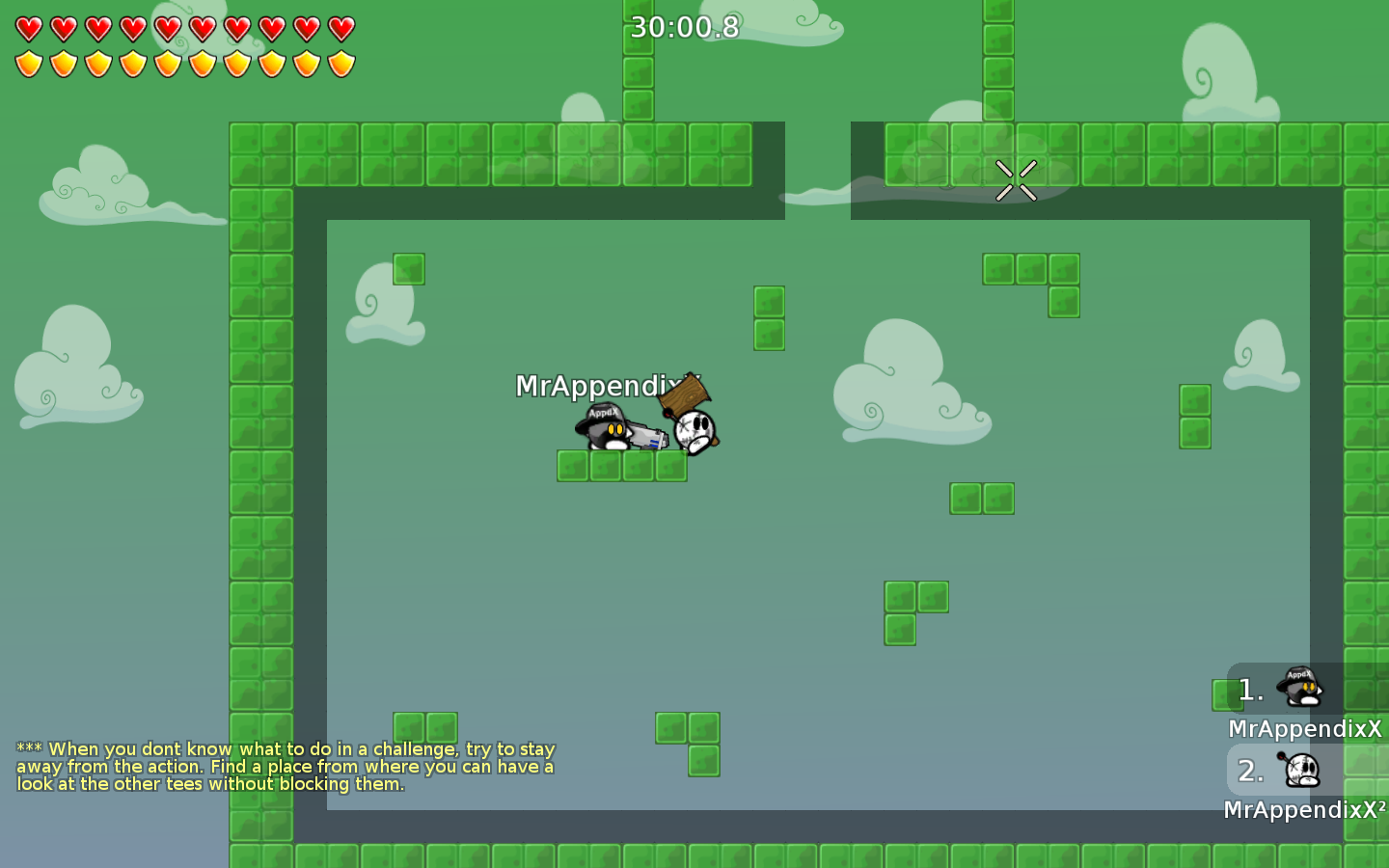Screen dimensions: 1389x868
Task: Select the AppdX-capped tee avatar beside rank 1
Action: 1297,687
